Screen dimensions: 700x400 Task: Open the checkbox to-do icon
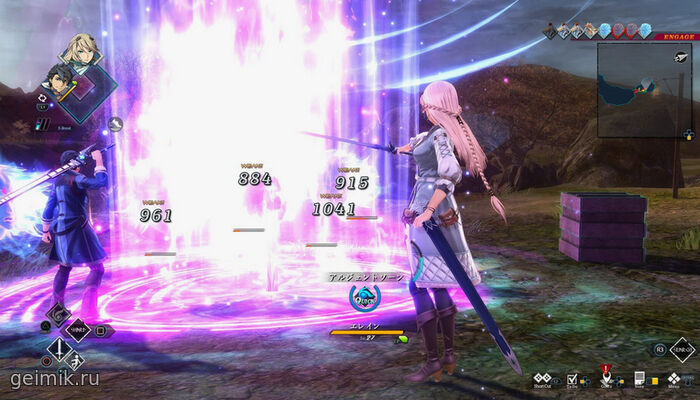(x=572, y=379)
